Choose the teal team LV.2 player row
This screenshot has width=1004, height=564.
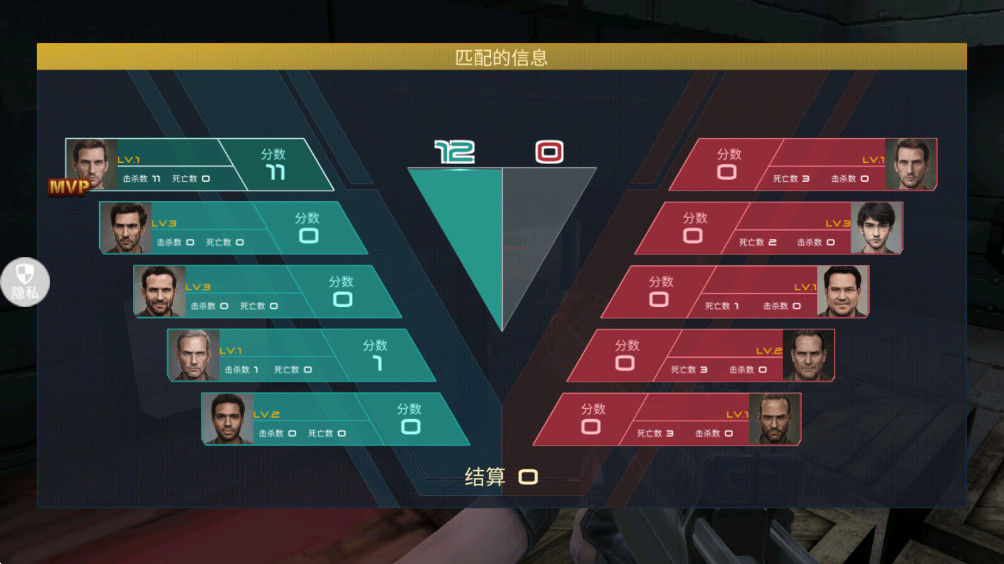[334, 419]
